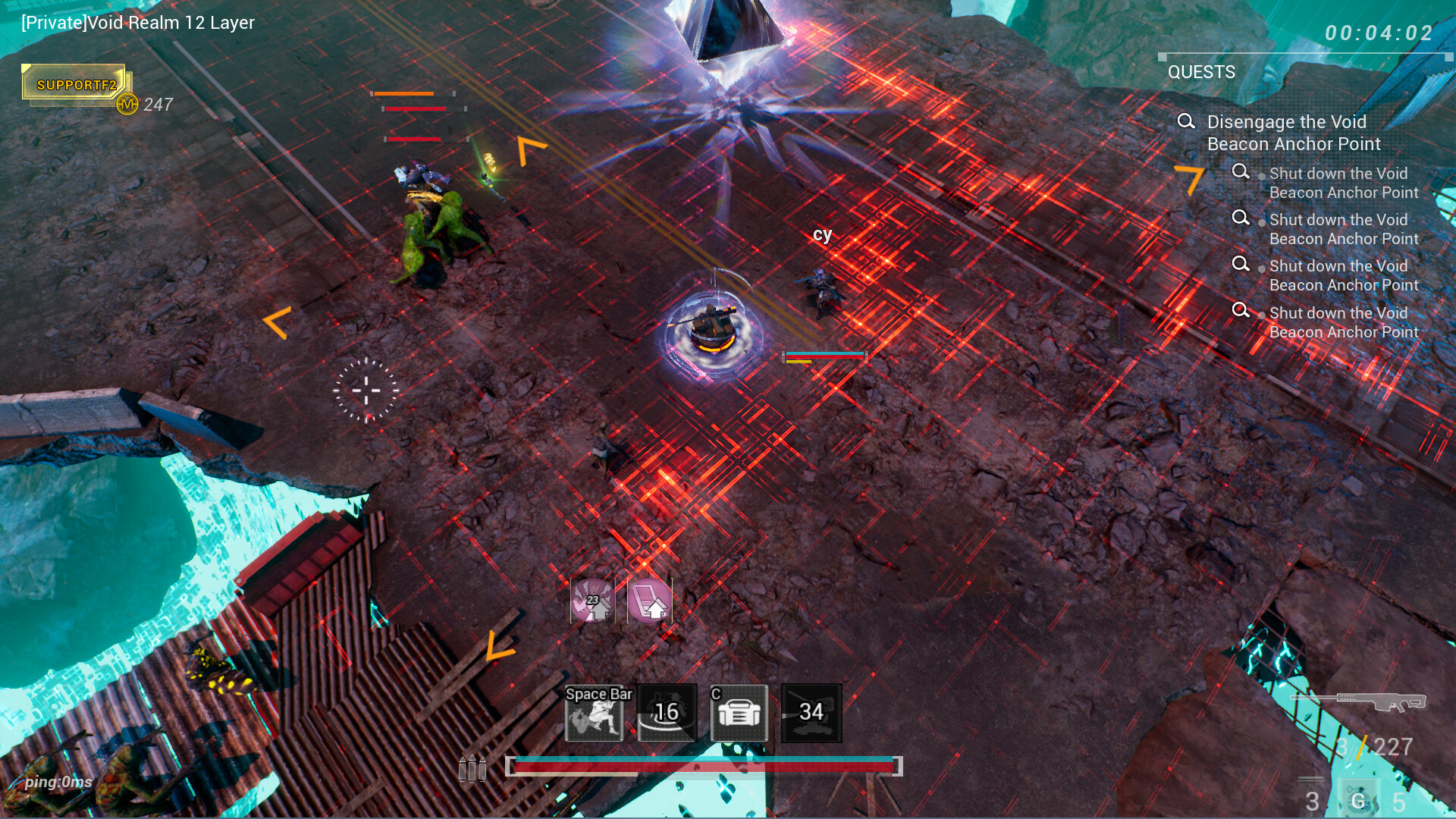Open the QUESTS header tab
The image size is (1456, 819).
(x=1201, y=72)
